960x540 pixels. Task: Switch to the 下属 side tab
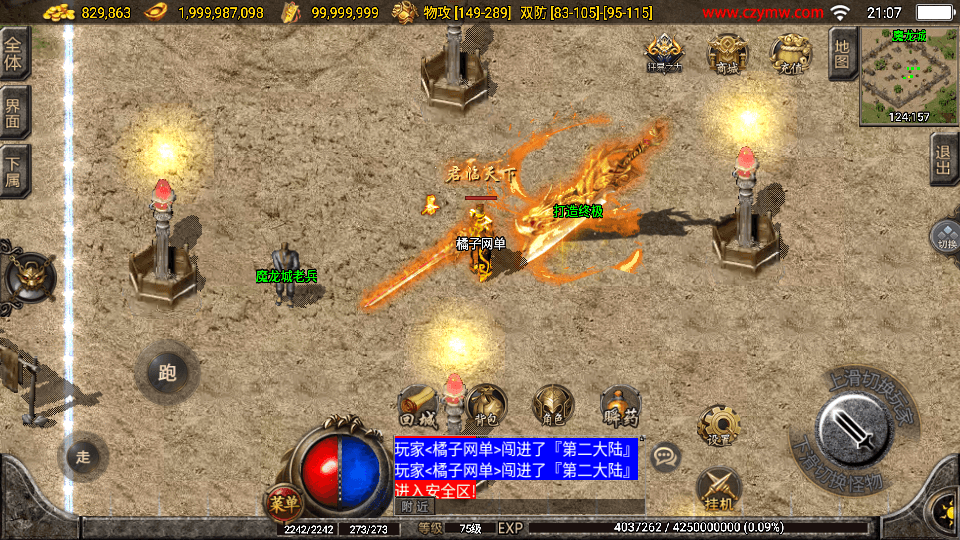16,171
